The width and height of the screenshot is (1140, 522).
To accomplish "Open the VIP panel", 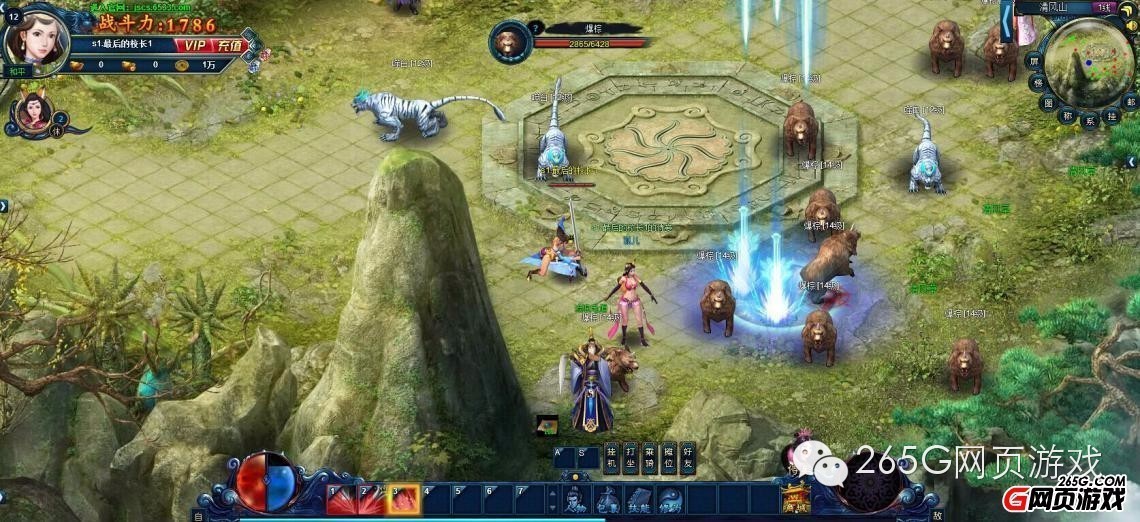I will pyautogui.click(x=192, y=45).
